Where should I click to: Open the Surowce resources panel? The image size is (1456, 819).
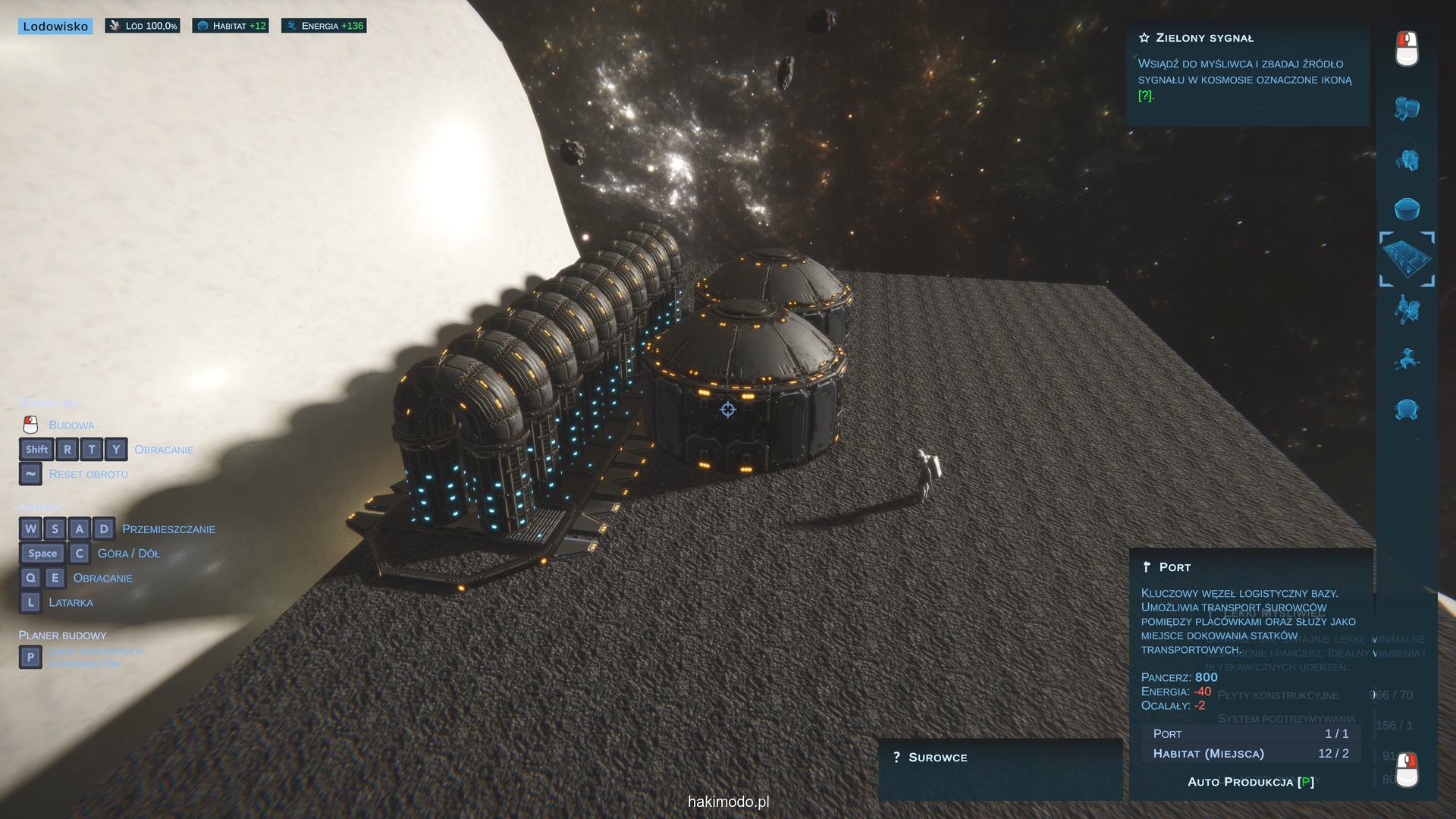click(x=937, y=758)
